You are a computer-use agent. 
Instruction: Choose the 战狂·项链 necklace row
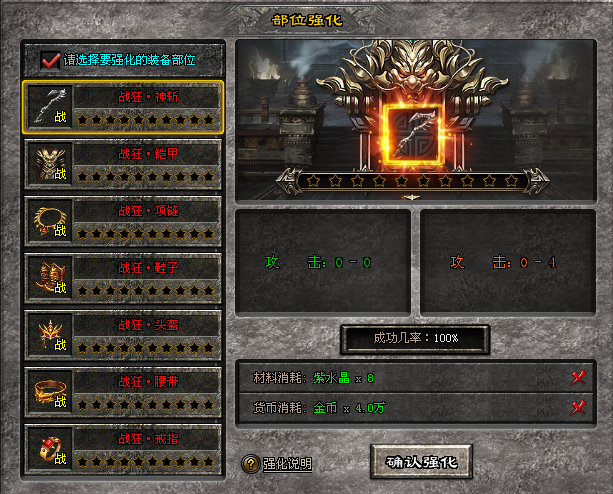(123, 221)
